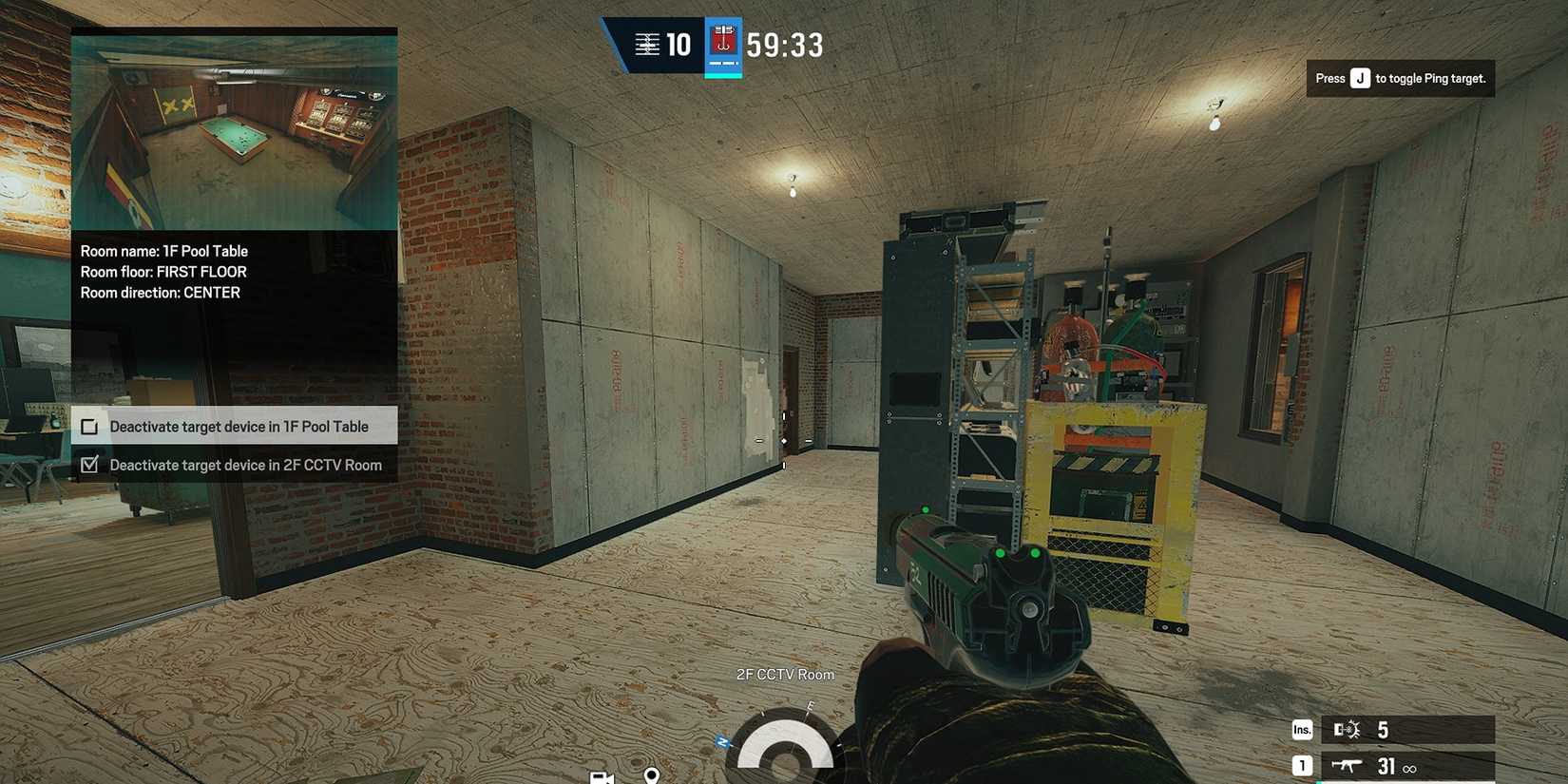
Task: Uncheck the 2F CCTV Room target checkbox
Action: coord(89,465)
